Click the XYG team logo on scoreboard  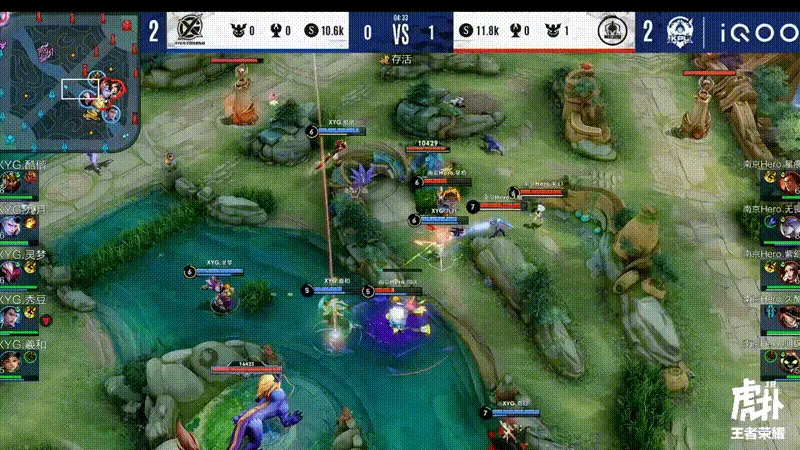pyautogui.click(x=186, y=32)
